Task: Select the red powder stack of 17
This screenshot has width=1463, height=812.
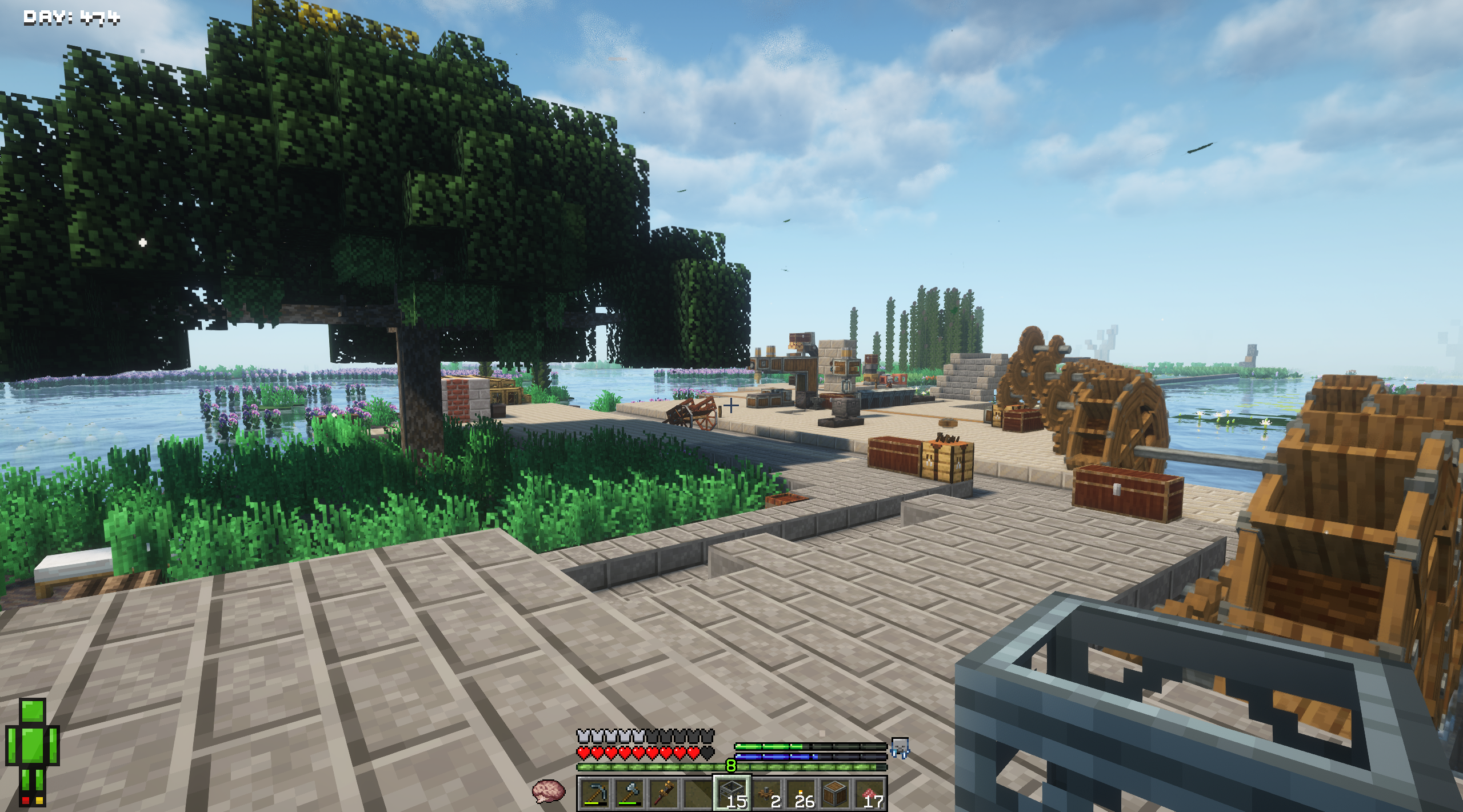Action: 869,793
